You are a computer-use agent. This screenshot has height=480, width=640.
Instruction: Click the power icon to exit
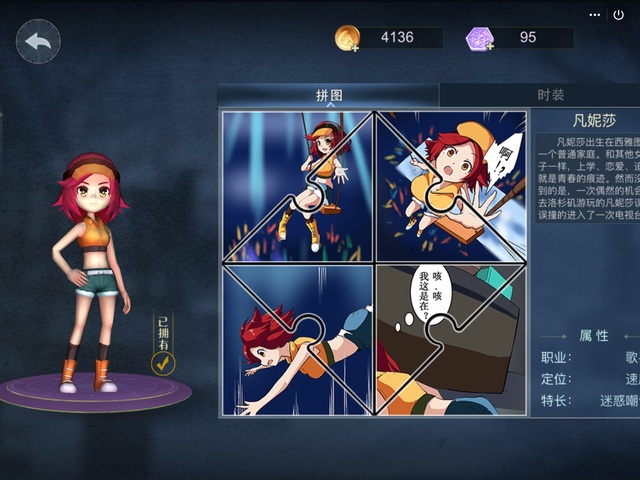tap(619, 15)
